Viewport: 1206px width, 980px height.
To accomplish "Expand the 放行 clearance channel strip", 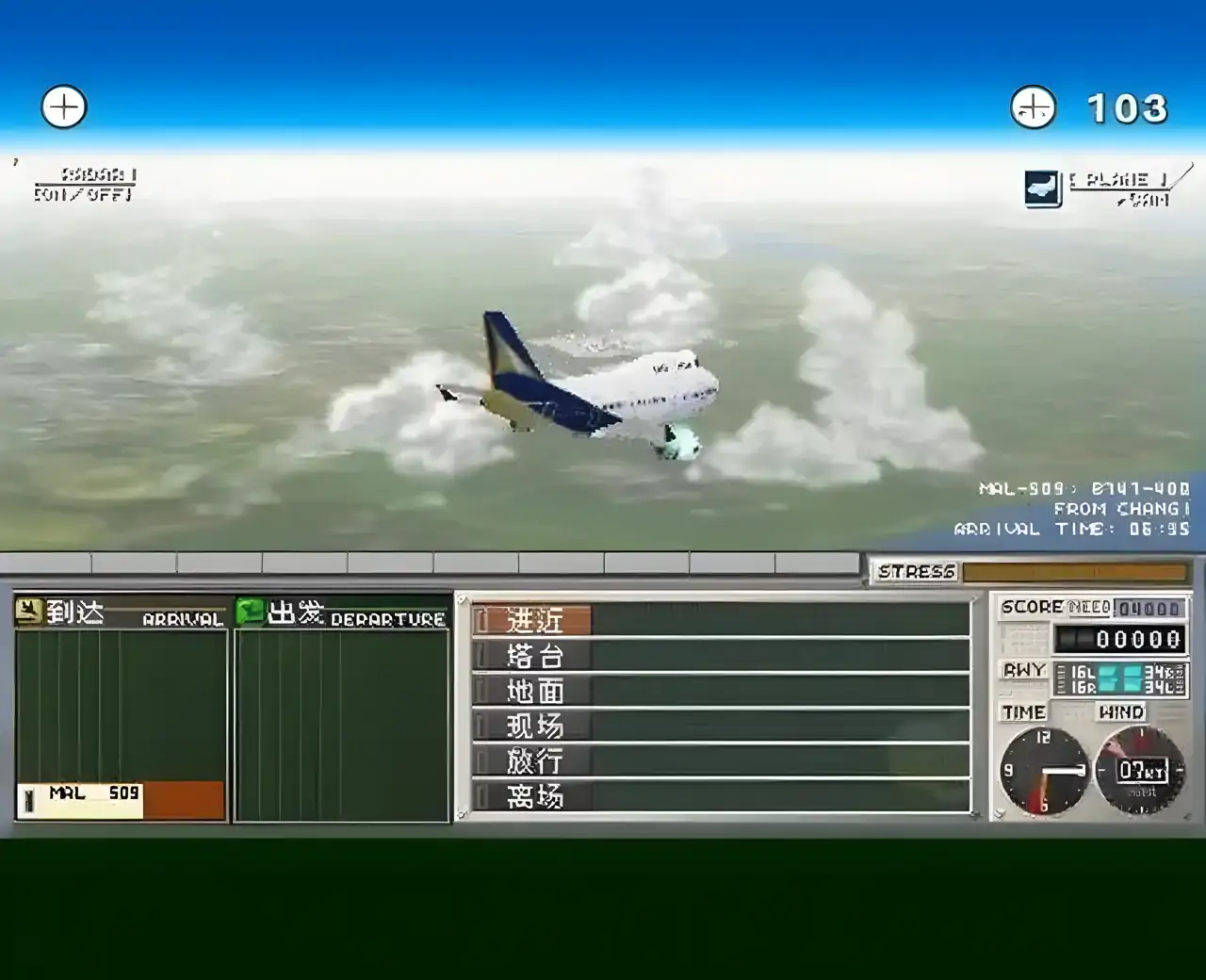I will (x=533, y=761).
